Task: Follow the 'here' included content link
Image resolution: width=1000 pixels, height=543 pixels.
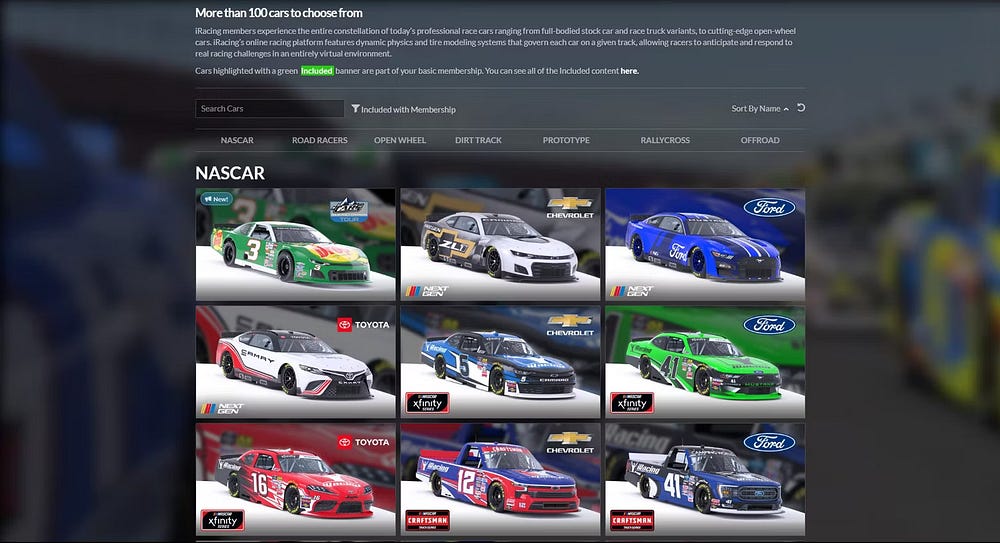Action: click(x=629, y=71)
